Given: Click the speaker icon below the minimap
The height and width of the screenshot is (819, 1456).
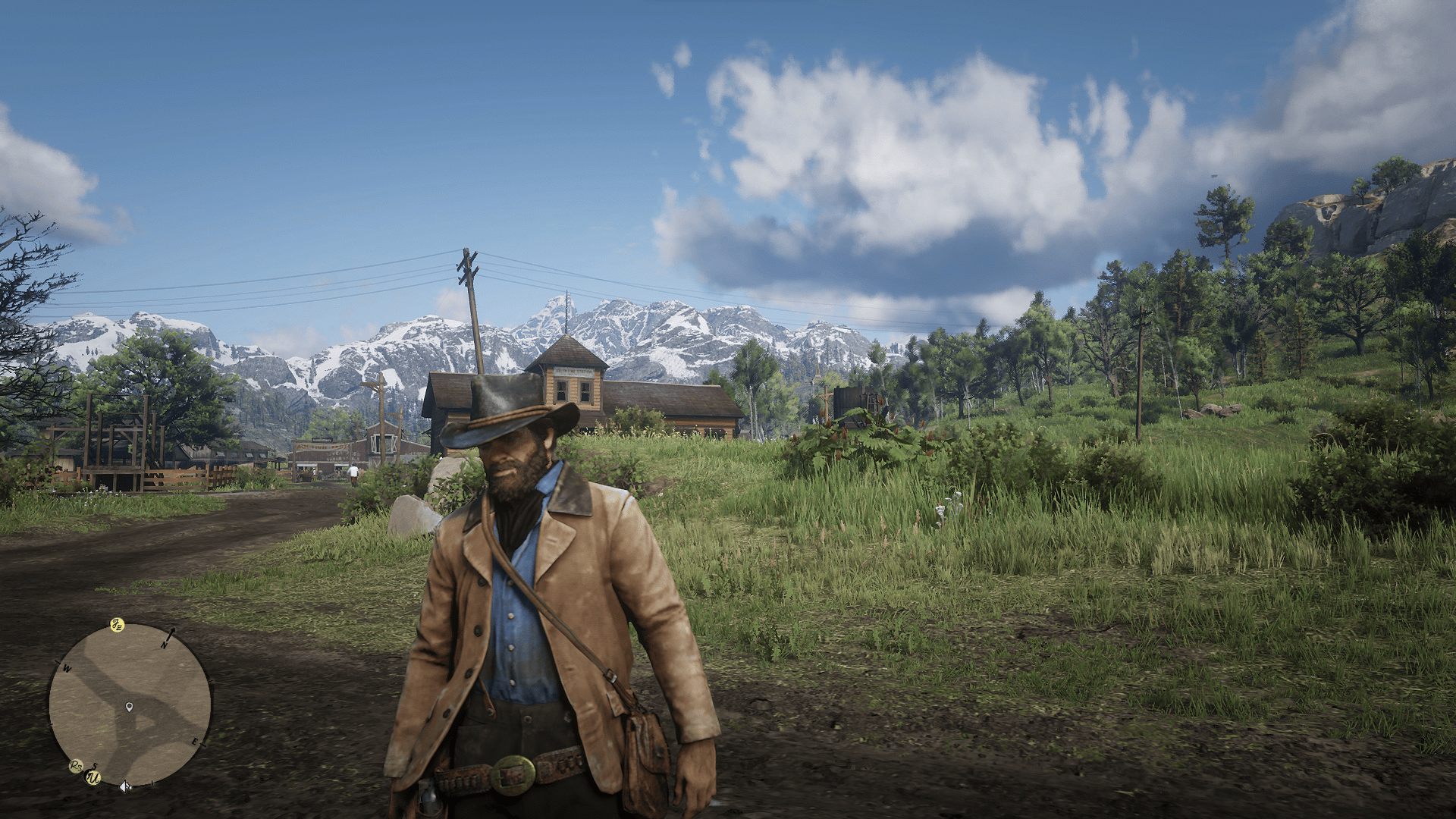Looking at the screenshot, I should (x=125, y=786).
